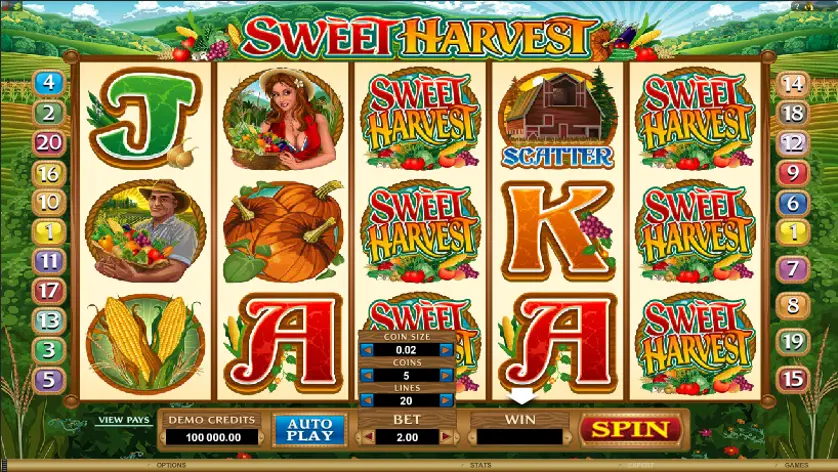
Task: Select payline number 14 marker
Action: [x=792, y=84]
